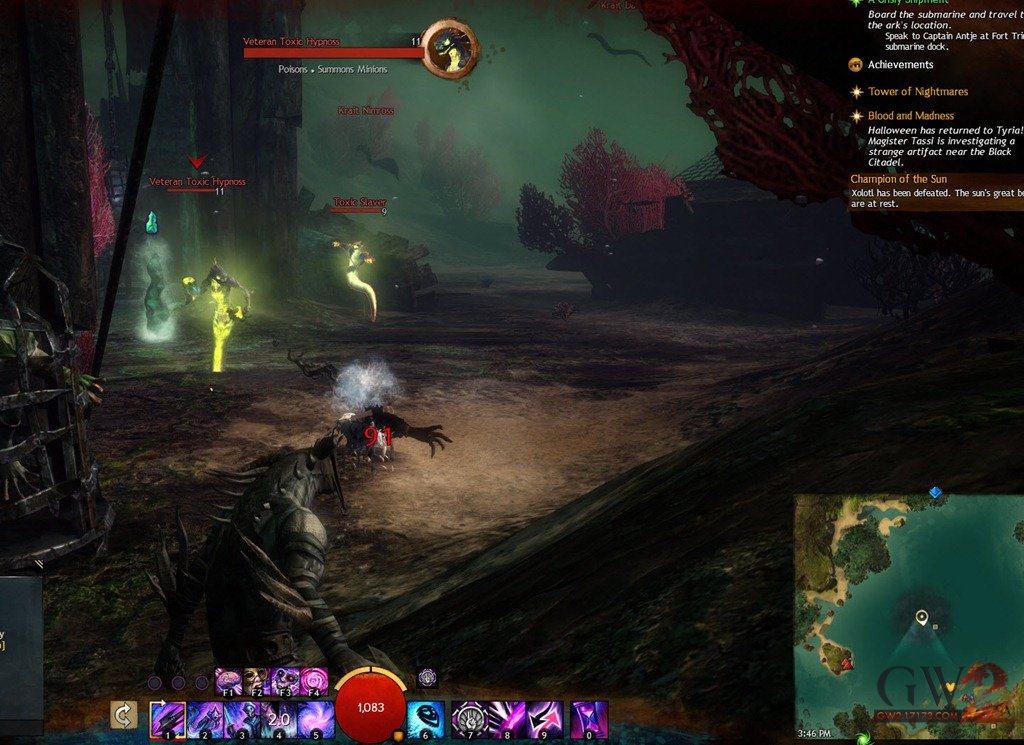Open the Blood and Madness event entry
Screen dimensions: 1024x745
coord(910,116)
